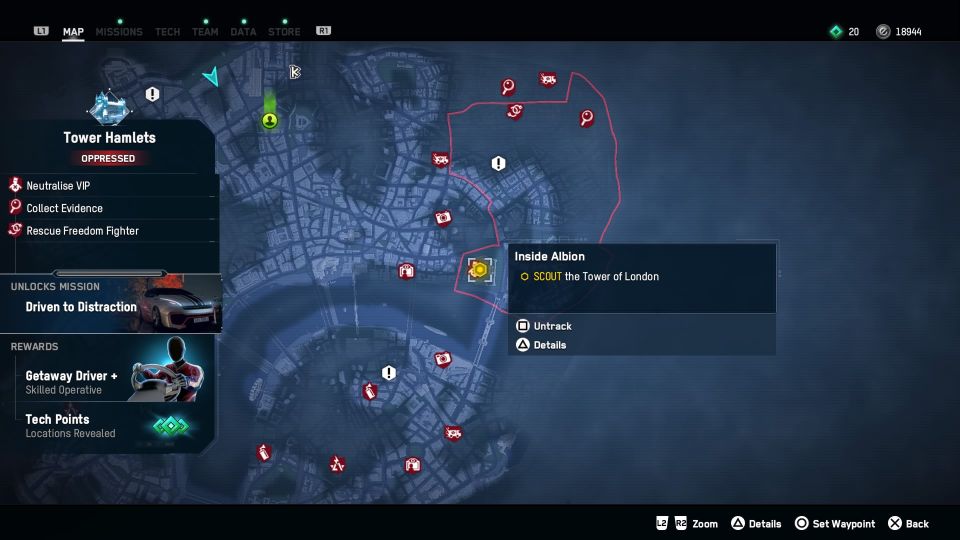
Task: Click the Tower Hamlets borough emblem
Action: point(108,106)
